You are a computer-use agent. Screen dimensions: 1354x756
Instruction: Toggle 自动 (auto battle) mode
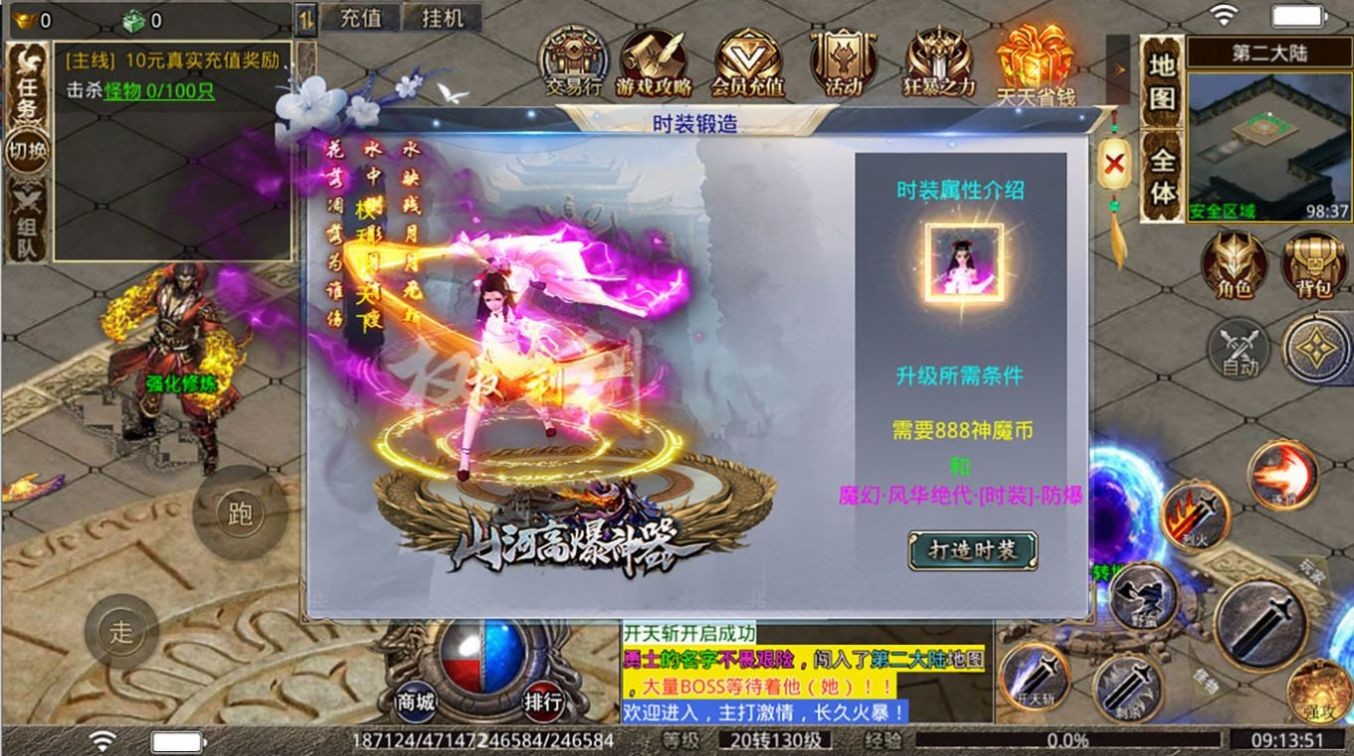coord(1236,349)
